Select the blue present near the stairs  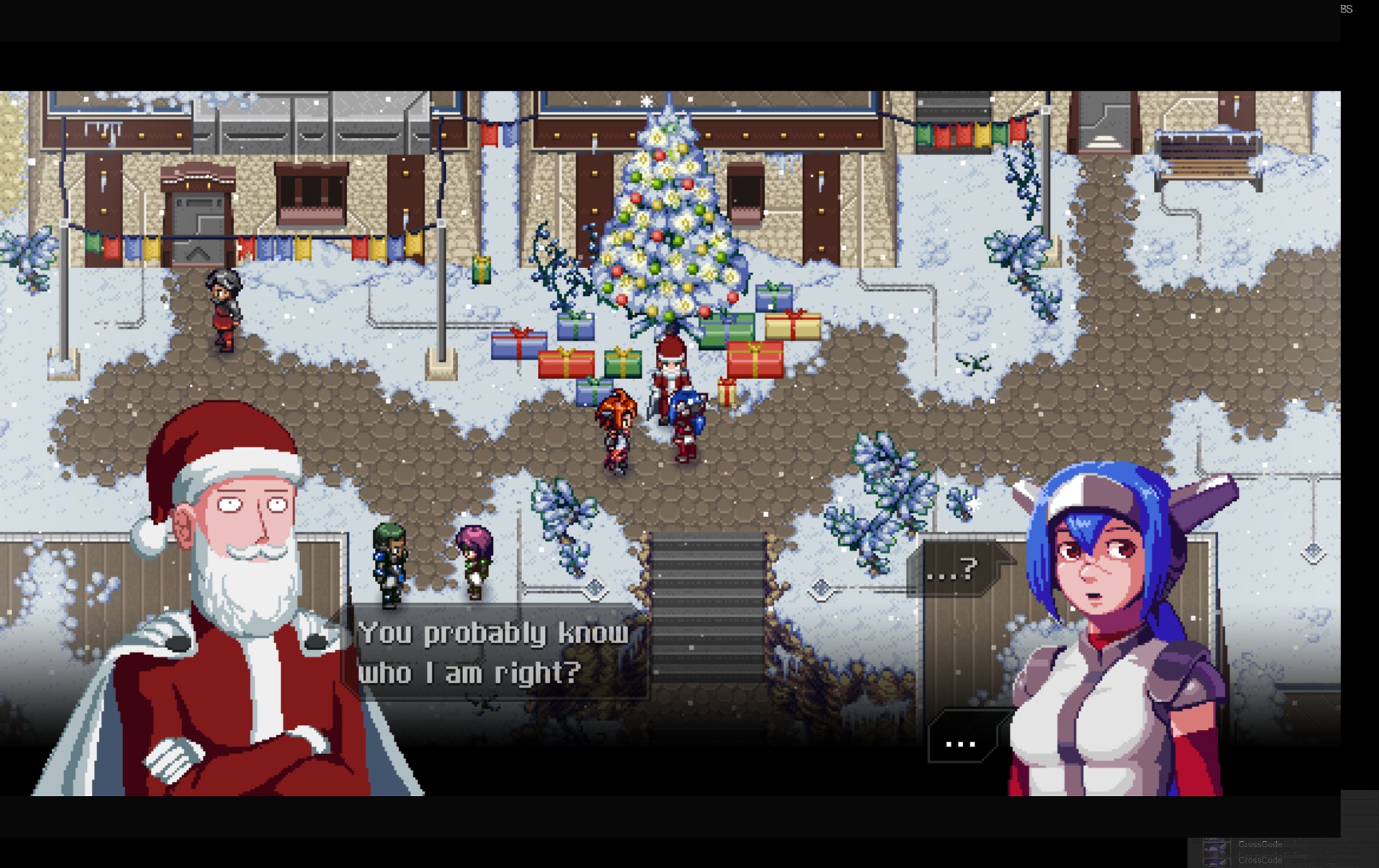(594, 393)
